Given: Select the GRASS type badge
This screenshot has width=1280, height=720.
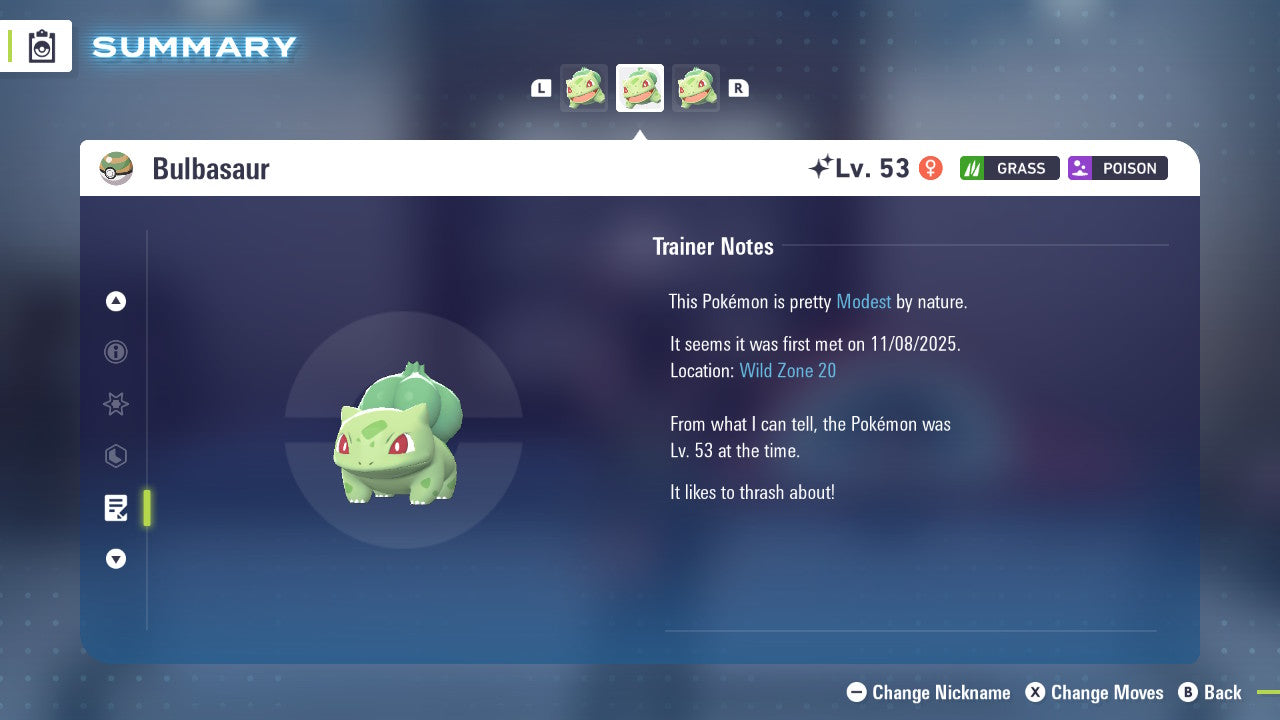Looking at the screenshot, I should pyautogui.click(x=1009, y=168).
